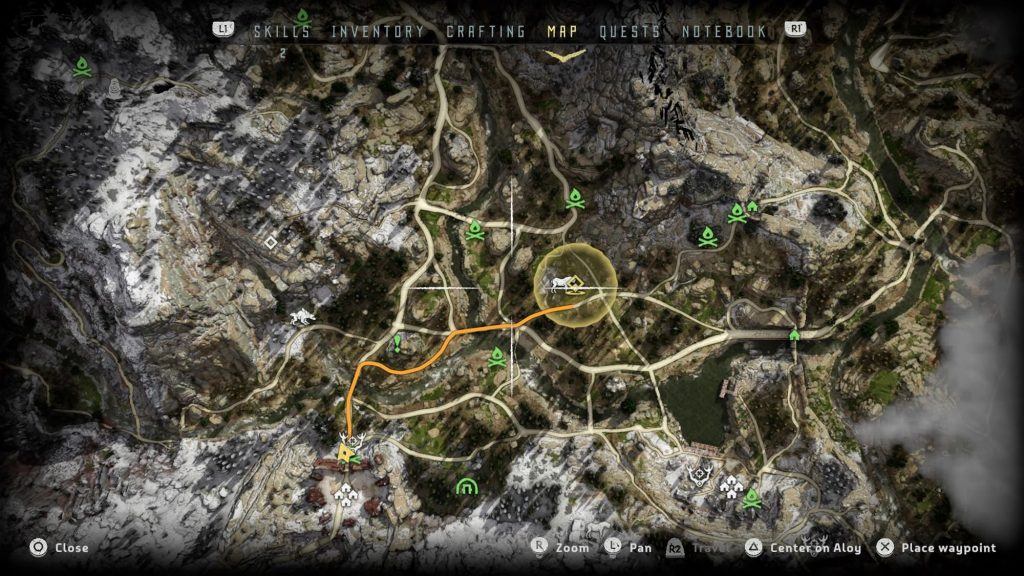1024x576 pixels.
Task: Go to the Crafting tab
Action: pyautogui.click(x=485, y=31)
